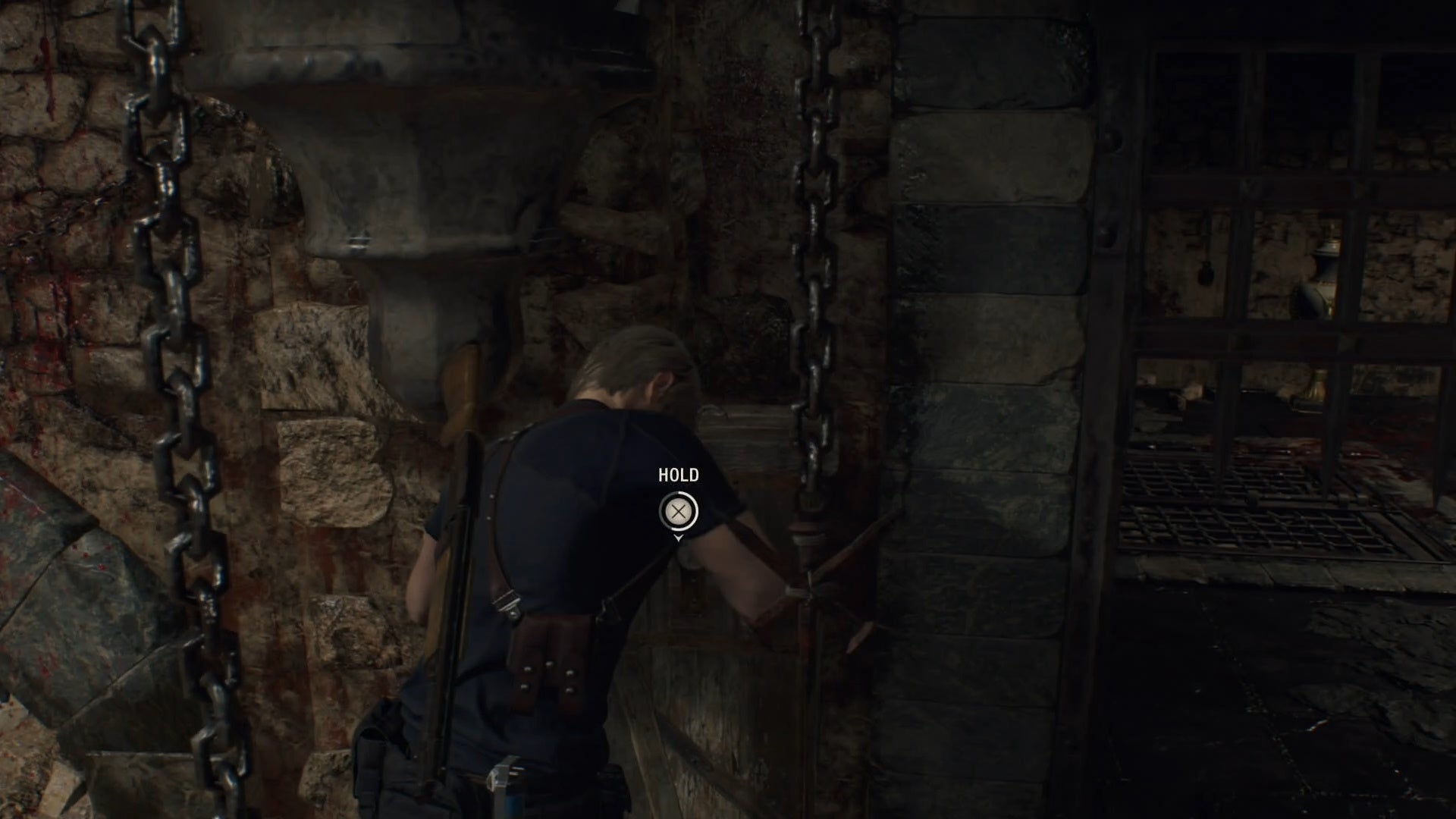This screenshot has height=819, width=1456.
Task: Click the HOLD text above the button prompt
Action: [x=680, y=475]
